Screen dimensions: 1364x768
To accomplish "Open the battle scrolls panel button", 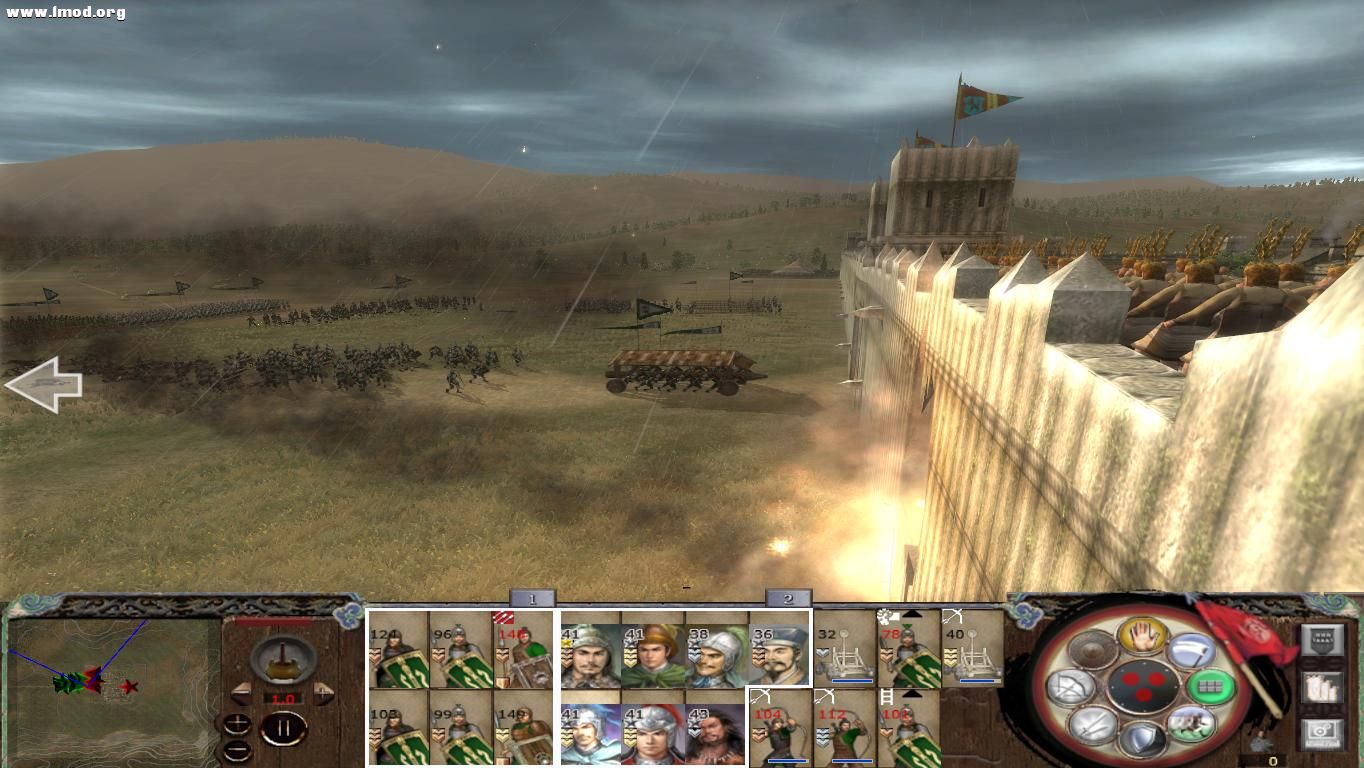I will (1323, 688).
